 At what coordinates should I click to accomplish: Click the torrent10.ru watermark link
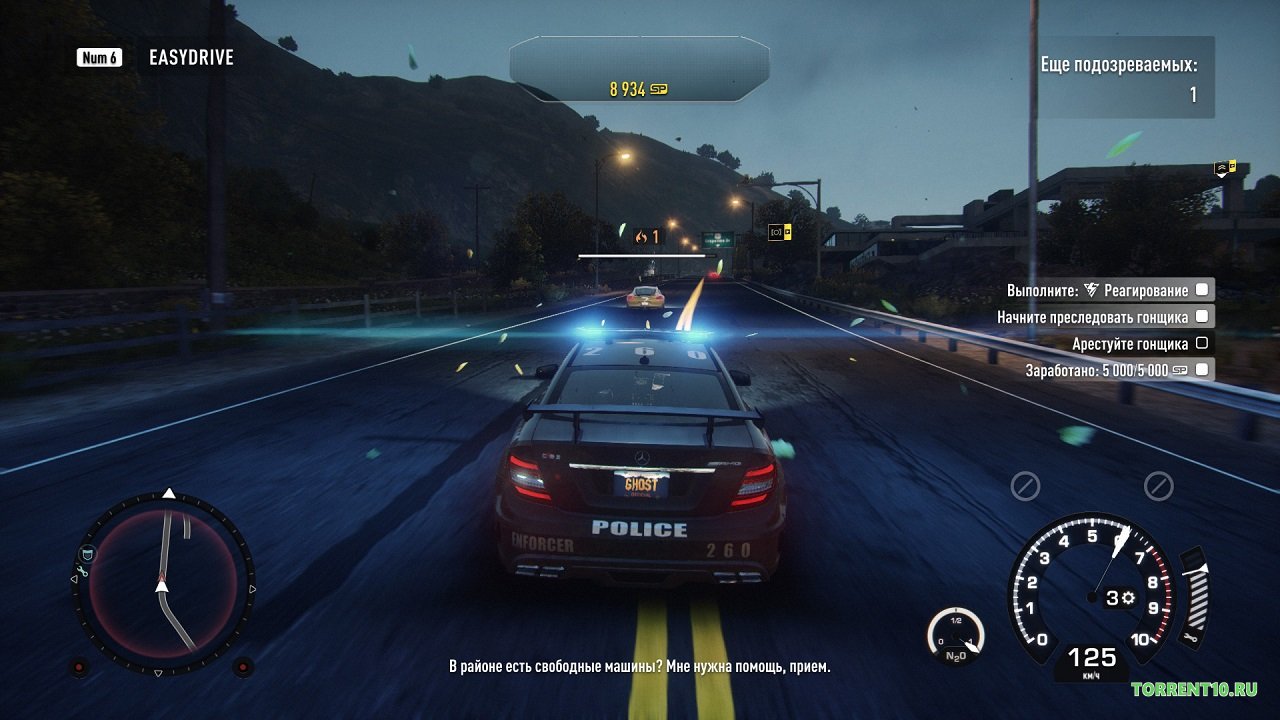coord(1194,689)
